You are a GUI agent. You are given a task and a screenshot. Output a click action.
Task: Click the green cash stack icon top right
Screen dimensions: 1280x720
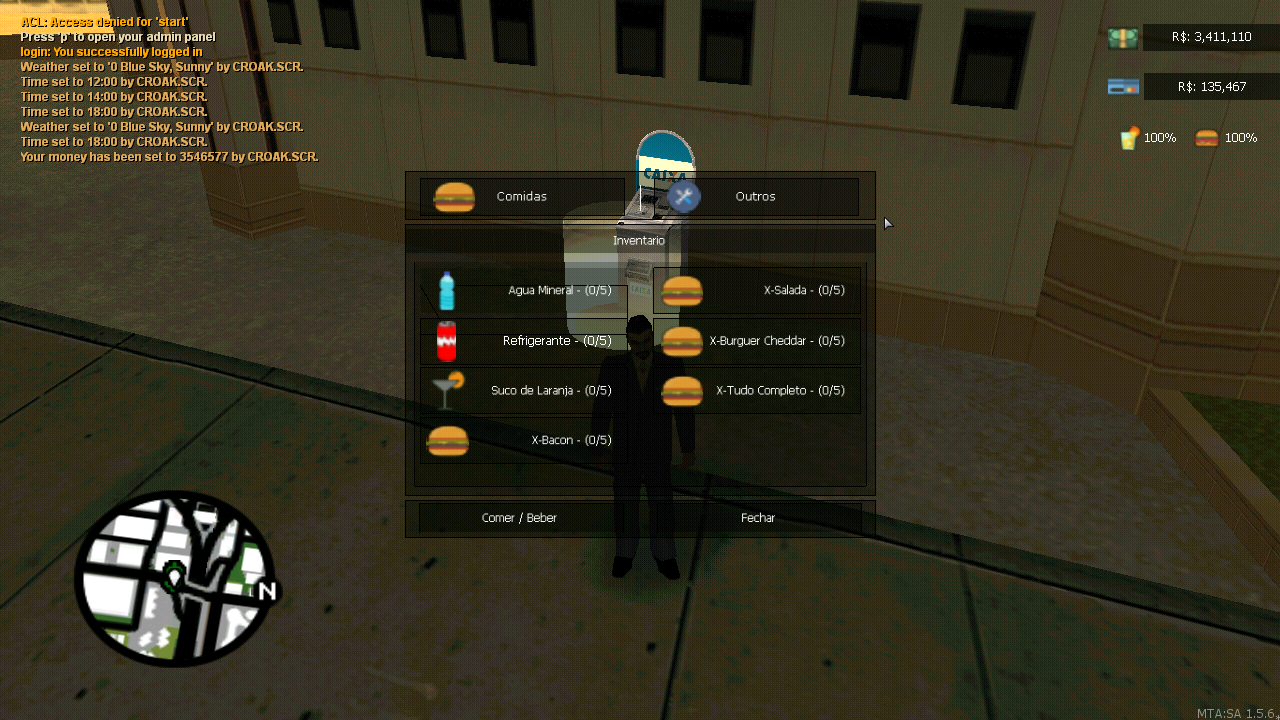[1122, 37]
